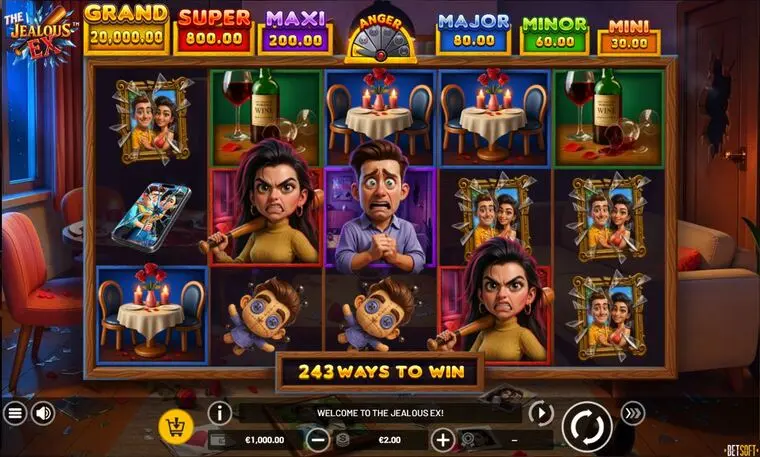Screen dimensions: 760x457
Task: Toggle the sound speaker button
Action: click(x=43, y=413)
